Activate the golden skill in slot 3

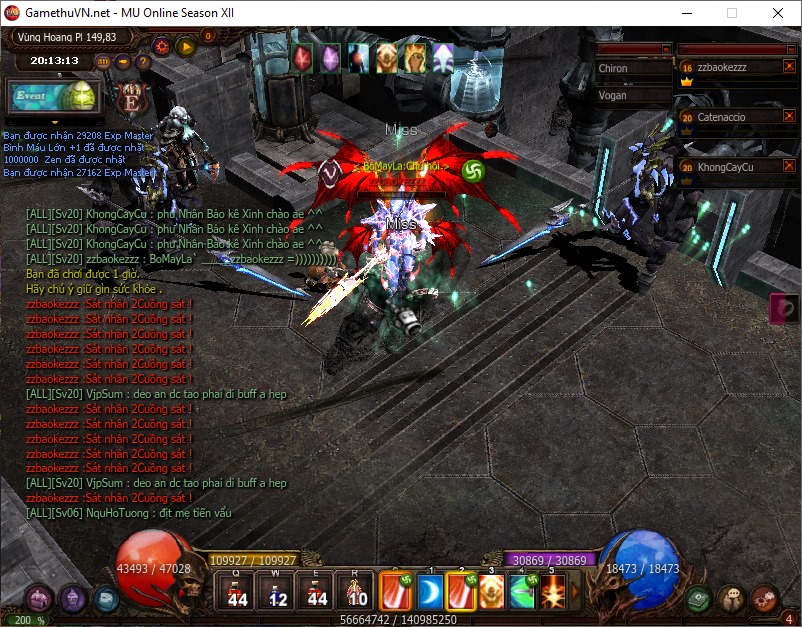492,591
